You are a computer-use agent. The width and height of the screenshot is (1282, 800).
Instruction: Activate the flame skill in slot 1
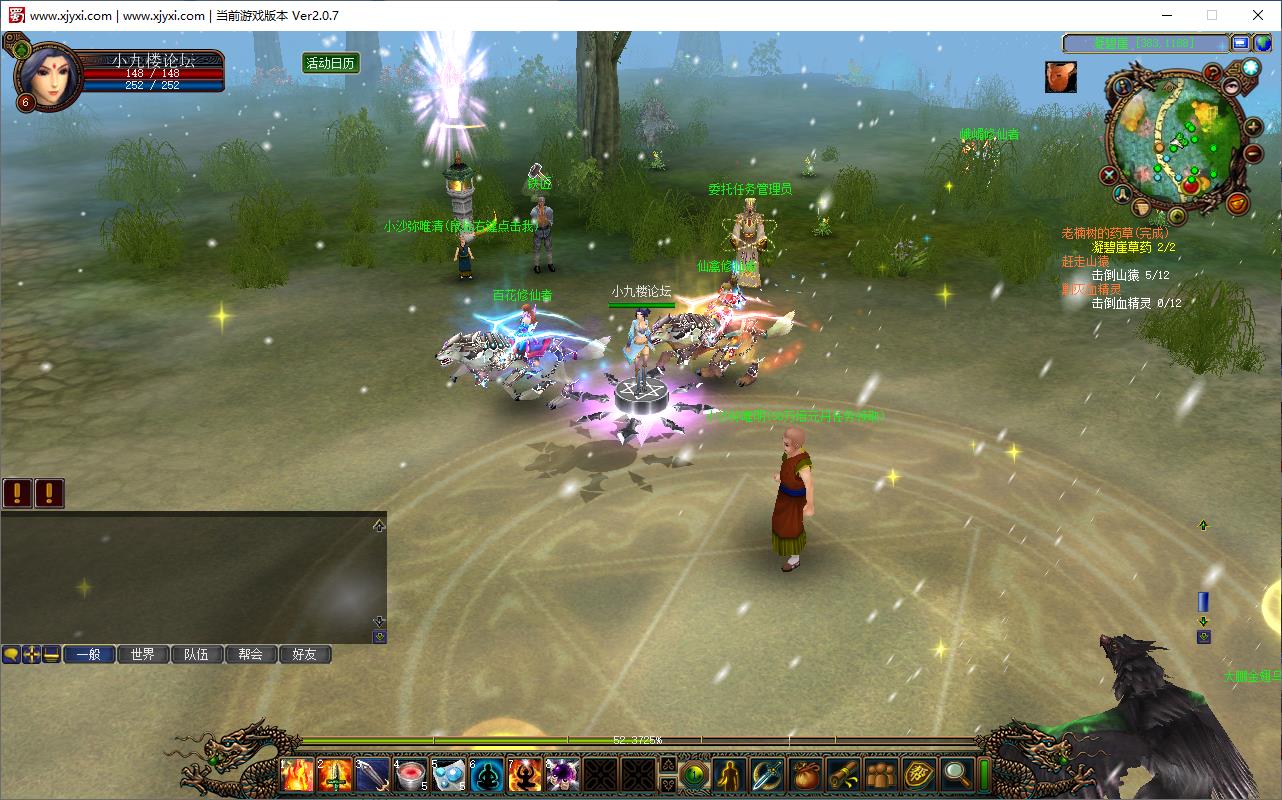click(298, 775)
